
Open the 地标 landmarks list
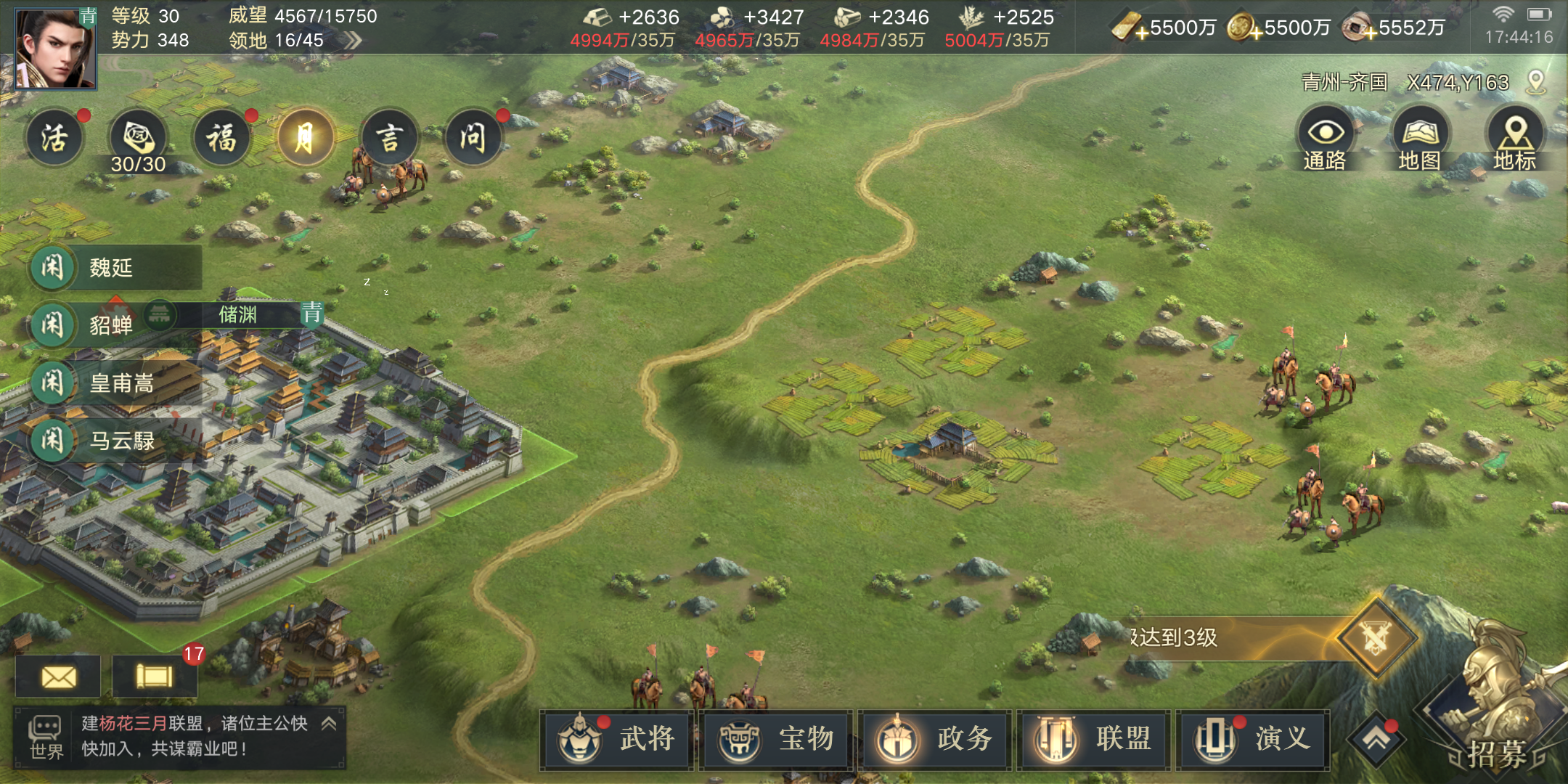click(x=1515, y=138)
